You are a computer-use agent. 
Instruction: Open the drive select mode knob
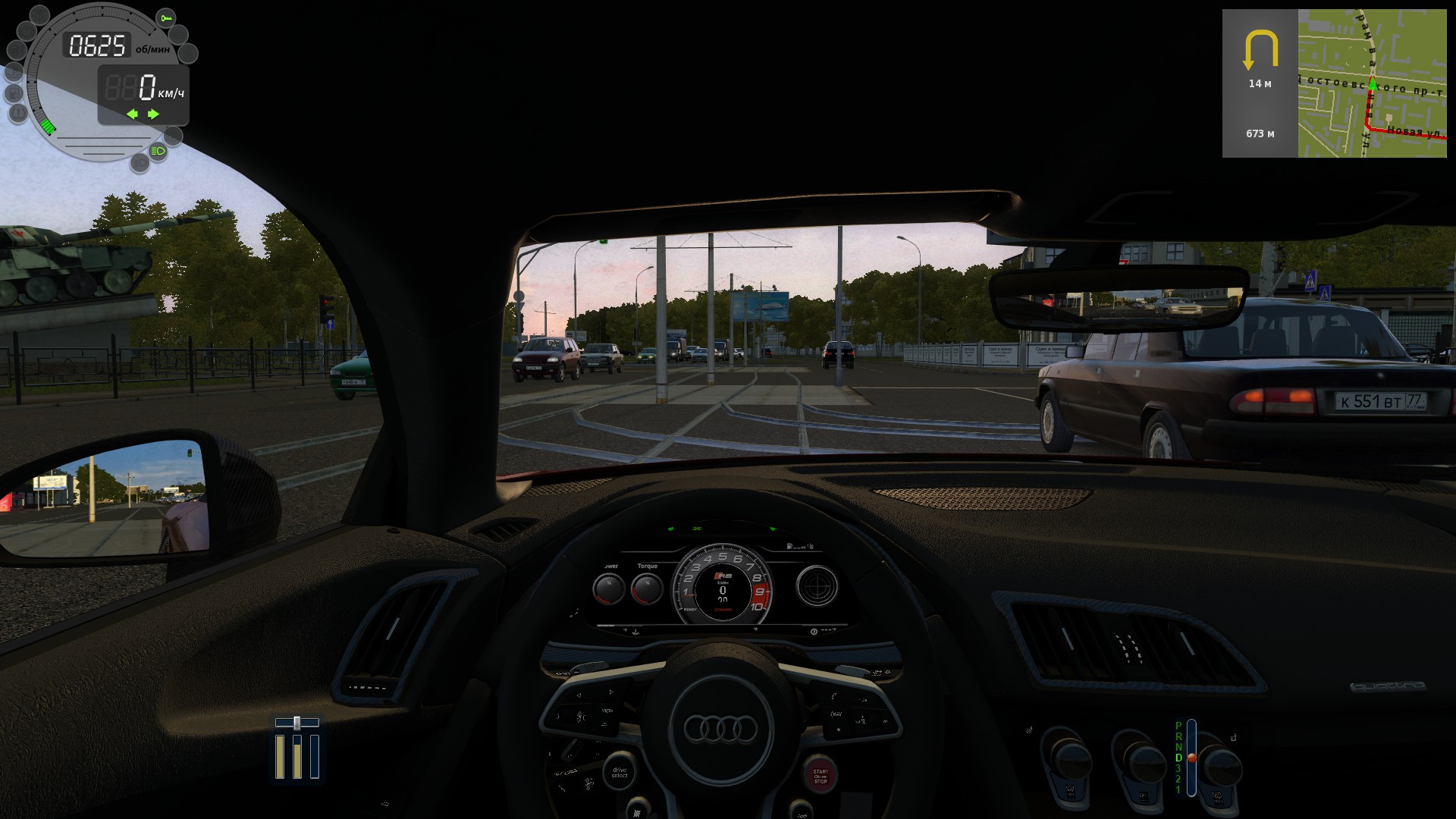click(x=620, y=773)
